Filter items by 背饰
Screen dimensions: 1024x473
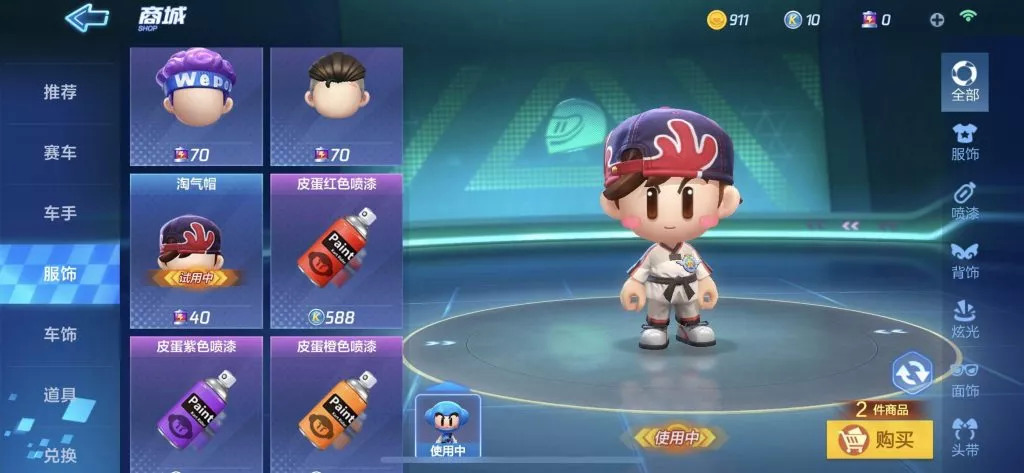[965, 260]
